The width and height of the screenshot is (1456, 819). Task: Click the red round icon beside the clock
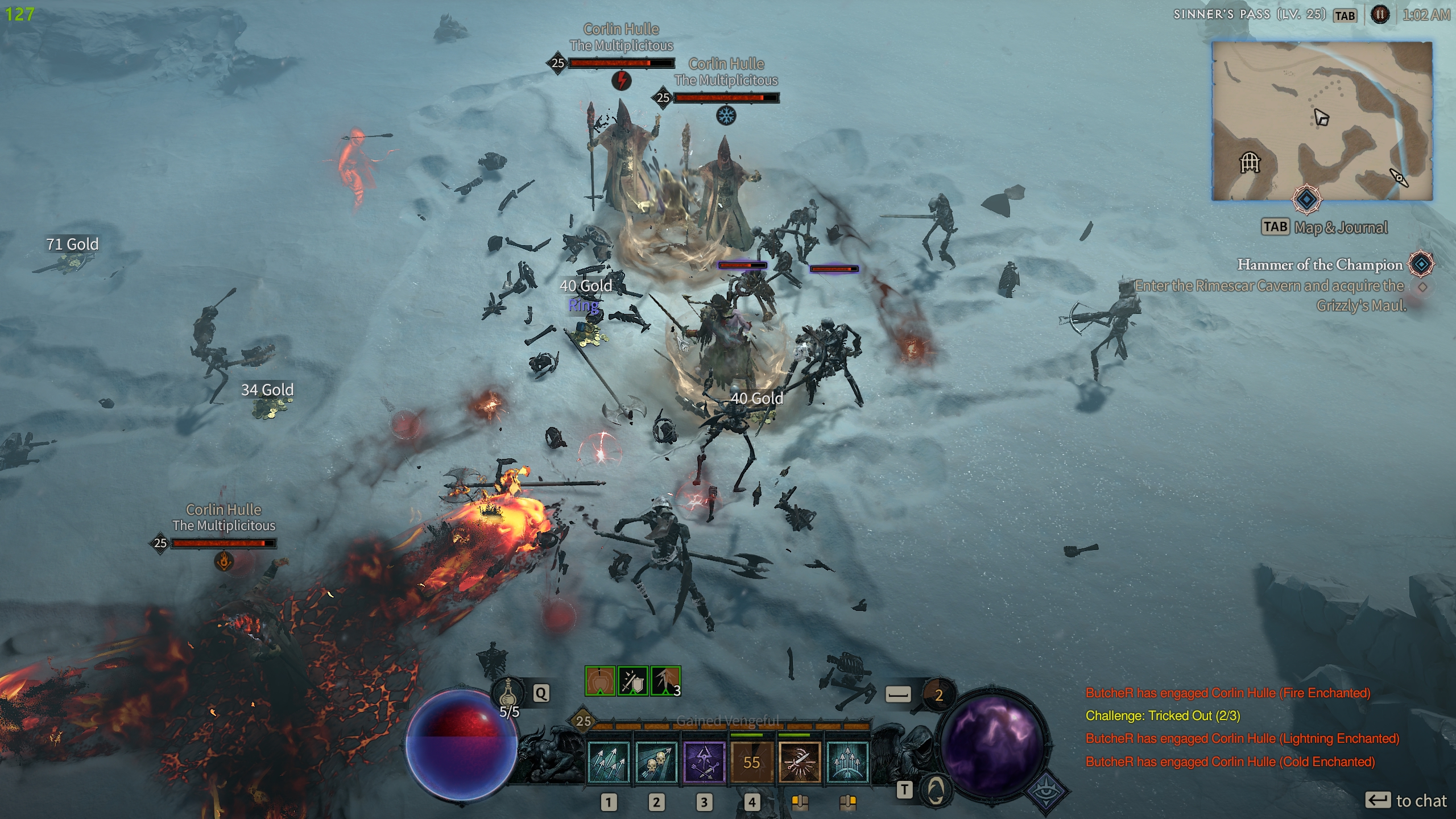pos(1380,15)
